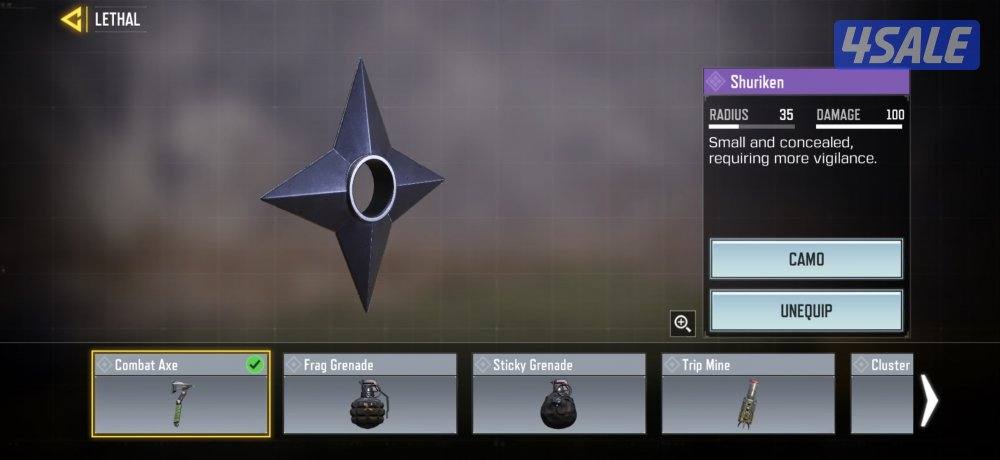Choose the Cluster grenade card
Image resolution: width=1000 pixels, height=460 pixels.
pyautogui.click(x=882, y=394)
